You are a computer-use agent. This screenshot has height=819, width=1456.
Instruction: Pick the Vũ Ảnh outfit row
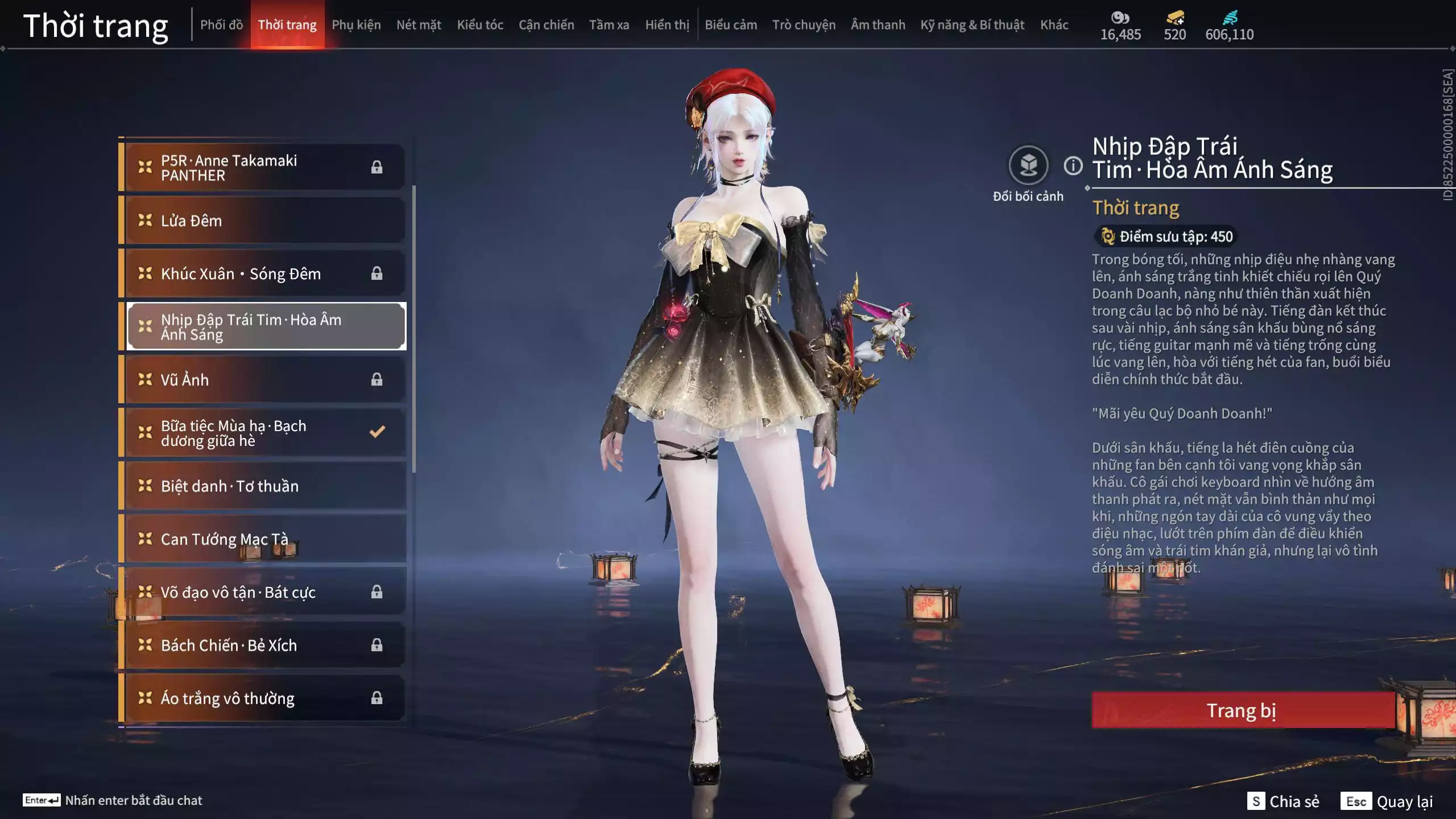(x=264, y=379)
